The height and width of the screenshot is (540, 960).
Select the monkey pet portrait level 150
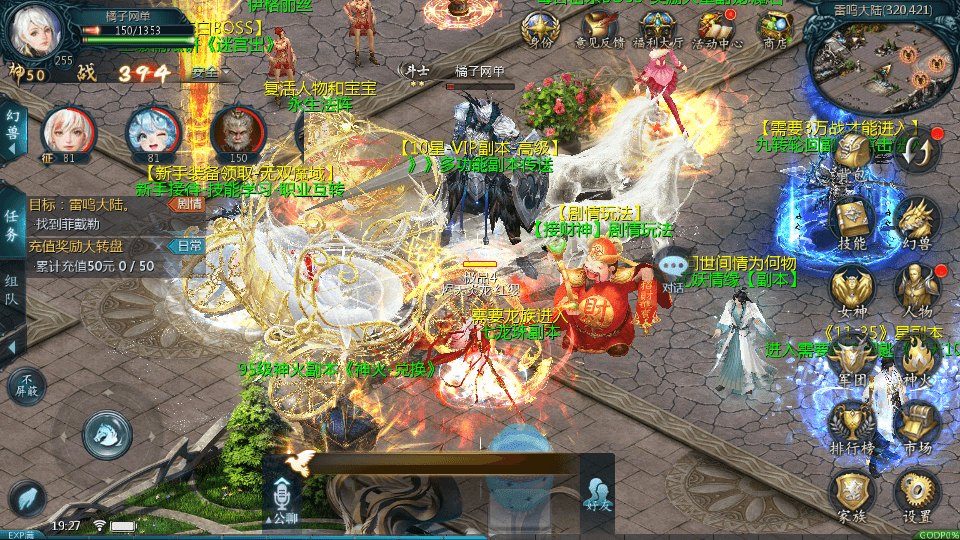tap(238, 132)
